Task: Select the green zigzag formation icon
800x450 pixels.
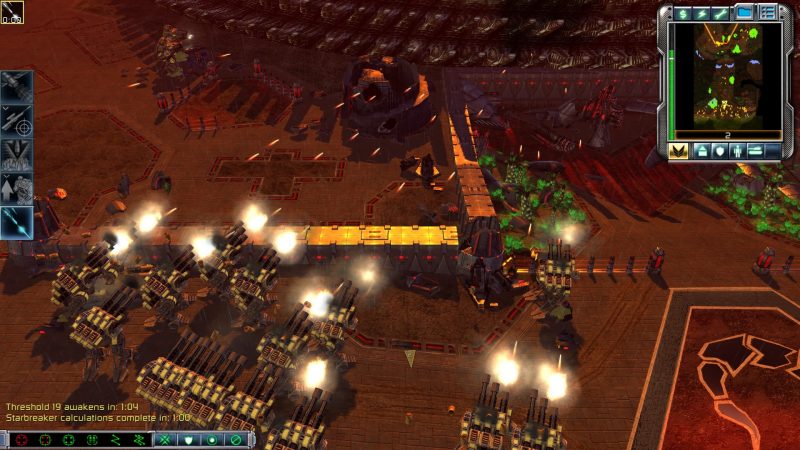Action: (x=115, y=440)
